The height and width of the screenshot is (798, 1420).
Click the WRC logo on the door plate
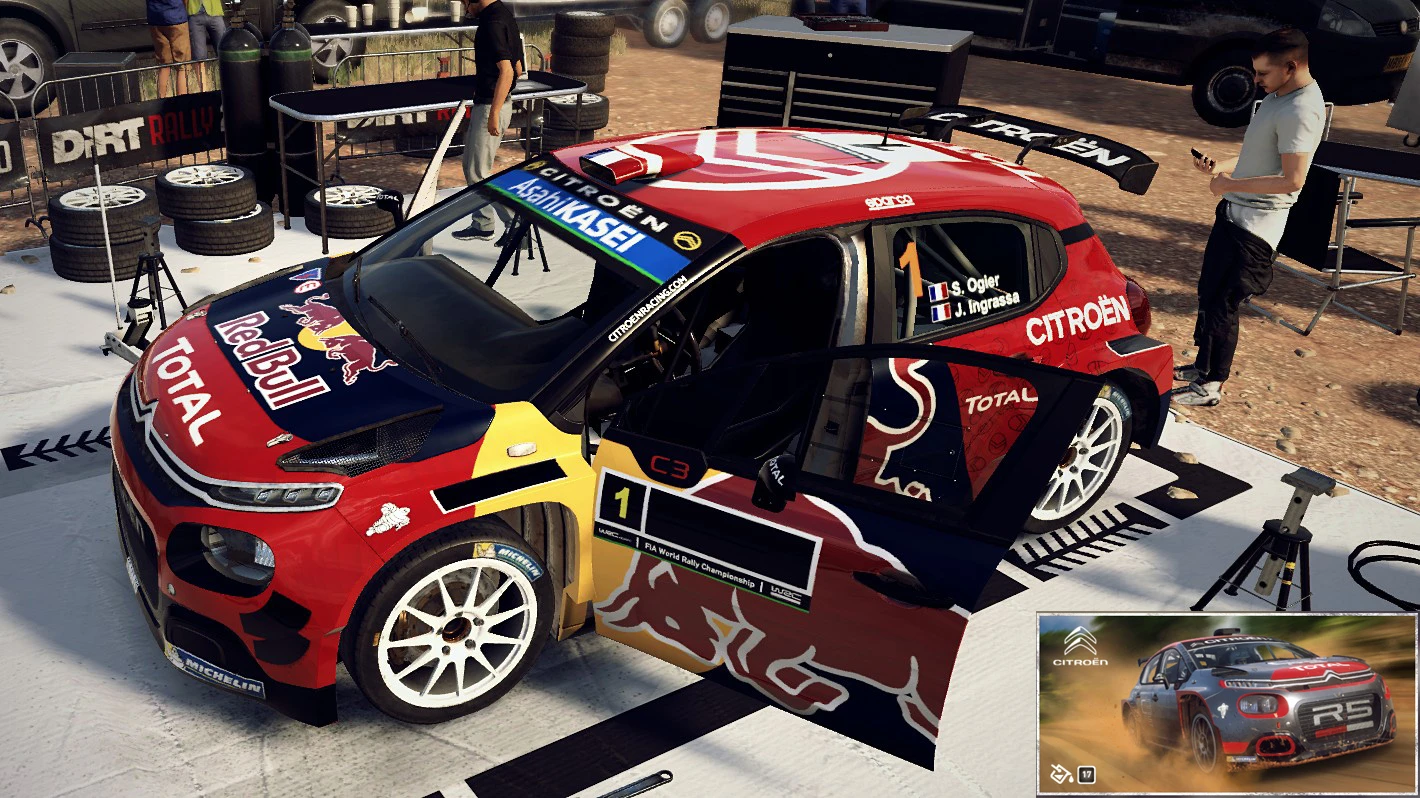click(x=608, y=535)
